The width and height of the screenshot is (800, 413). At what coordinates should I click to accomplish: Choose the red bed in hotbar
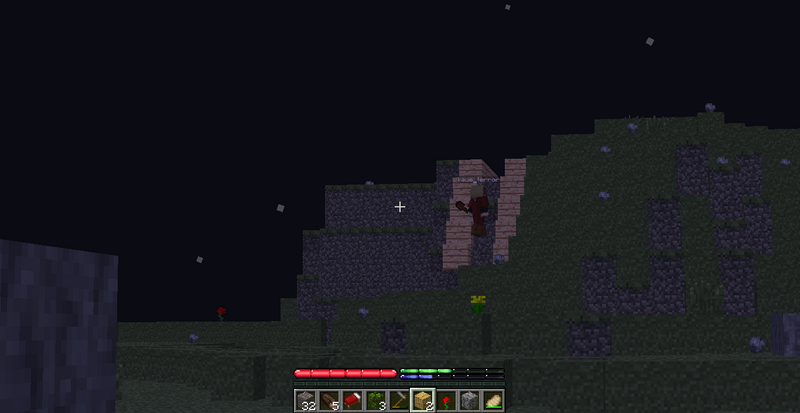(352, 401)
